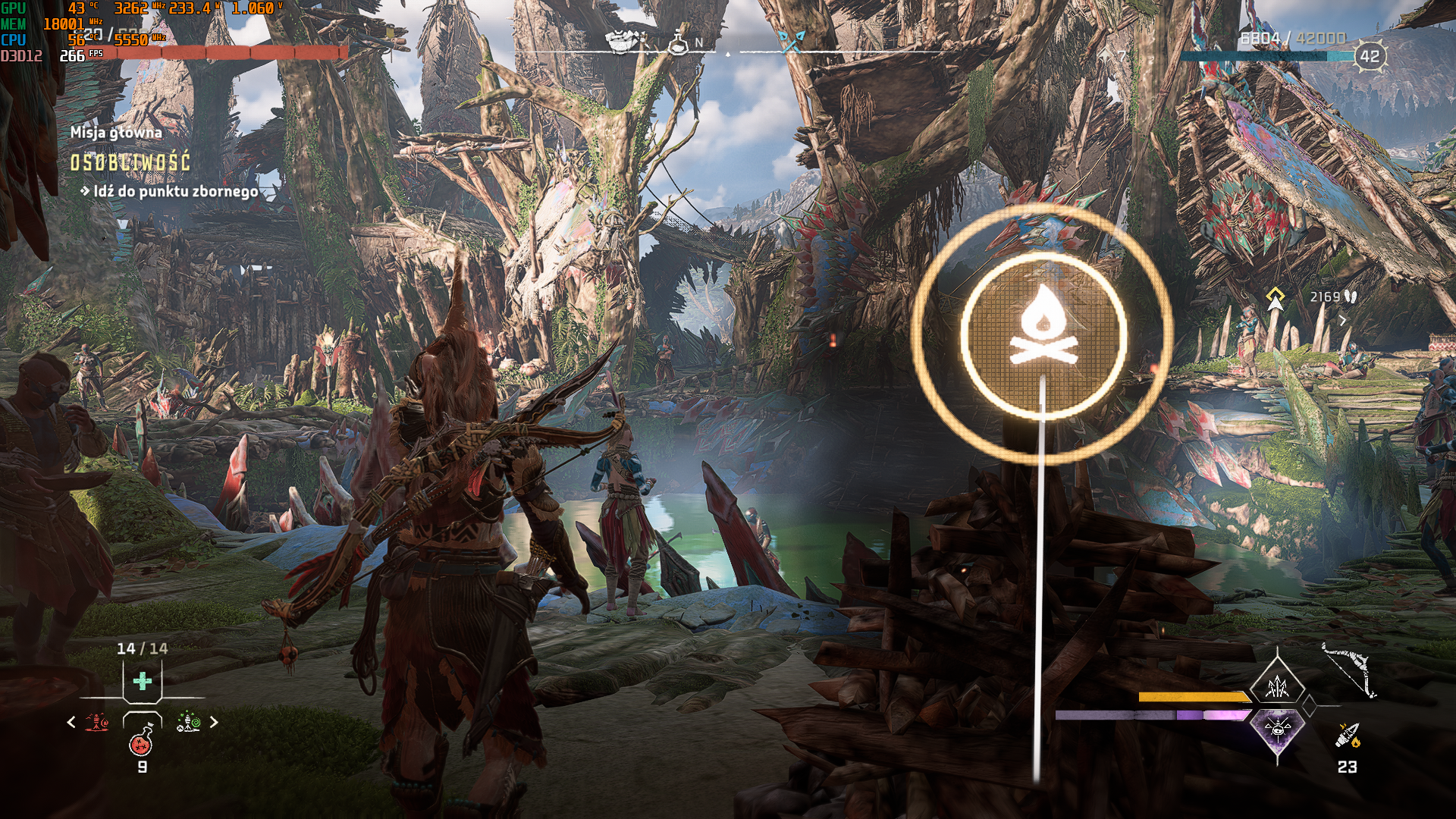
Task: Use the red health potion slot
Action: tap(142, 742)
